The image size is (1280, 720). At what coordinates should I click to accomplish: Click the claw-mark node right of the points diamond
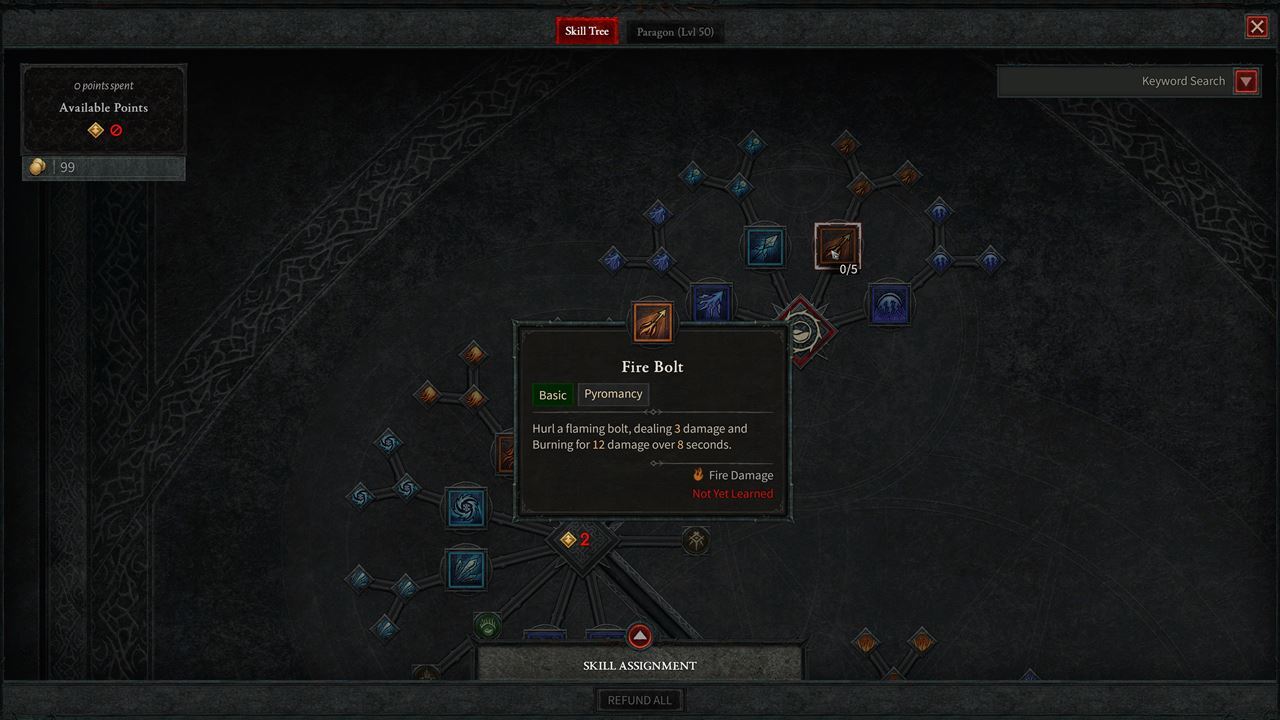695,539
